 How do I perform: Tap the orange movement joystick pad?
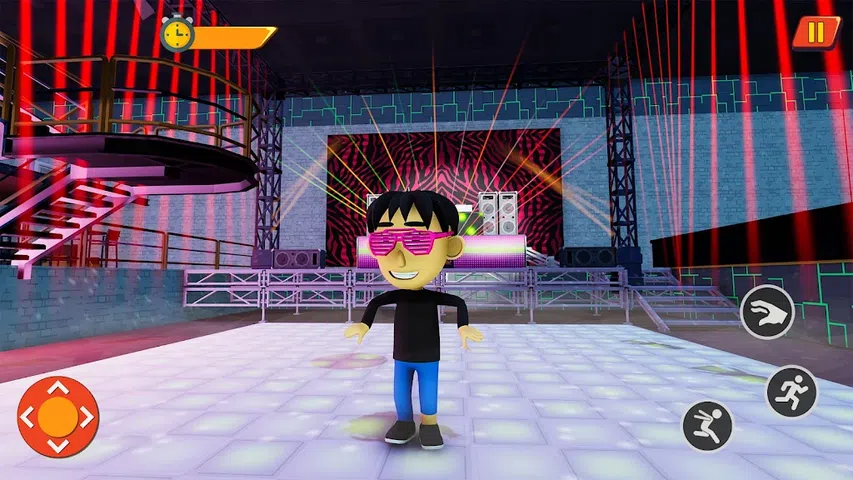57,416
